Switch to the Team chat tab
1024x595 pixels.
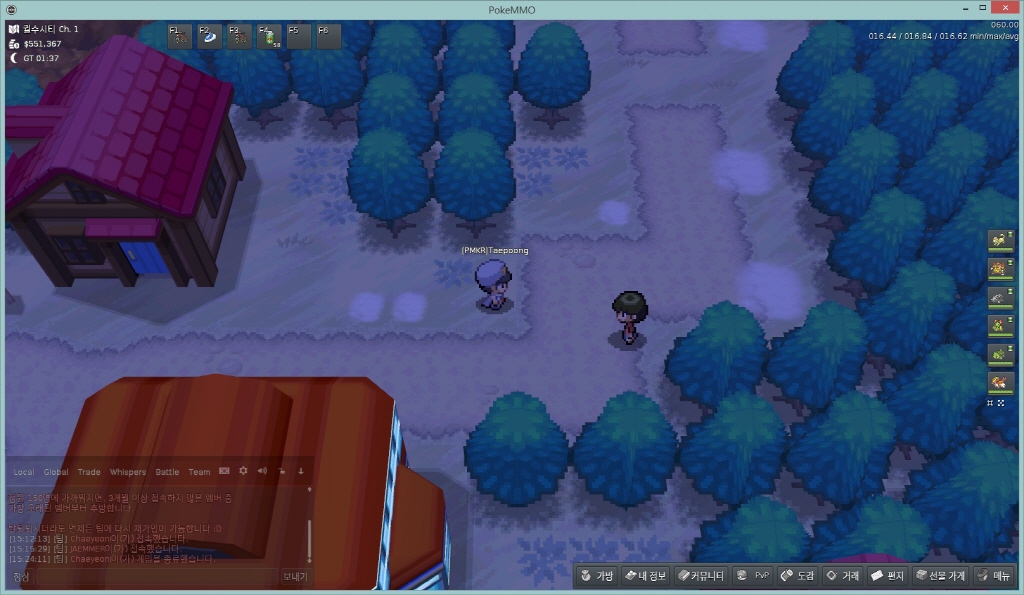[x=200, y=472]
